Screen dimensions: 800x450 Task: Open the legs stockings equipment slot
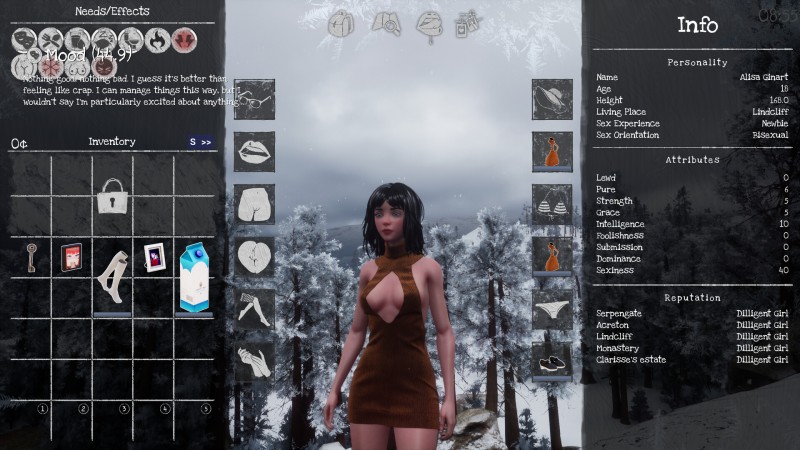[254, 308]
